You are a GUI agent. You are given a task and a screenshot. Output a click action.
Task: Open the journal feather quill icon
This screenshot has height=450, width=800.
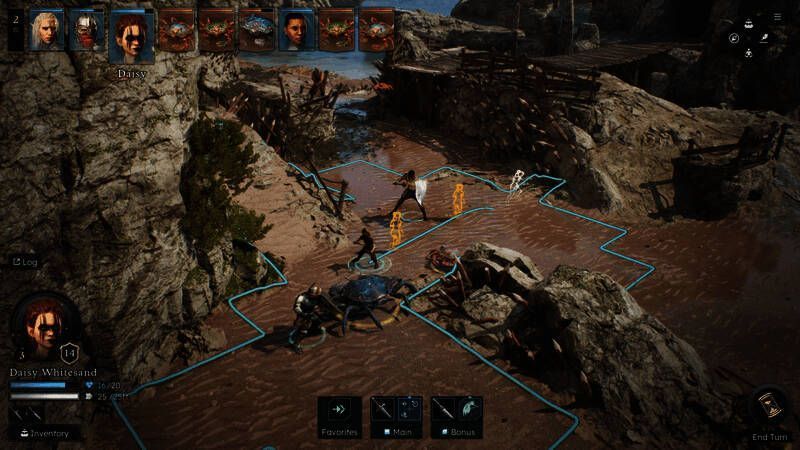(x=763, y=38)
